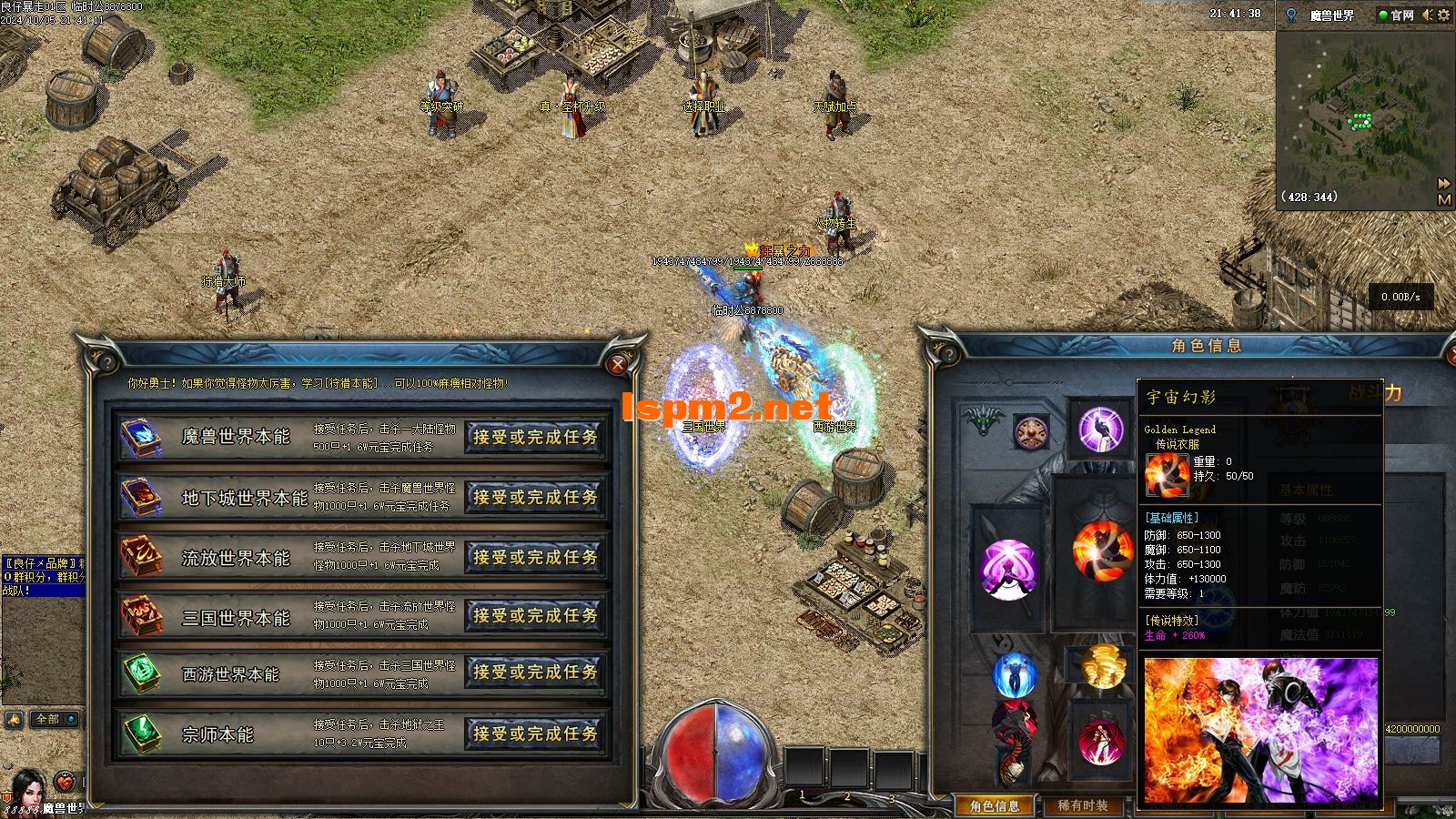
Task: Accept or complete the 西游世界本能 task
Action: pos(535,672)
